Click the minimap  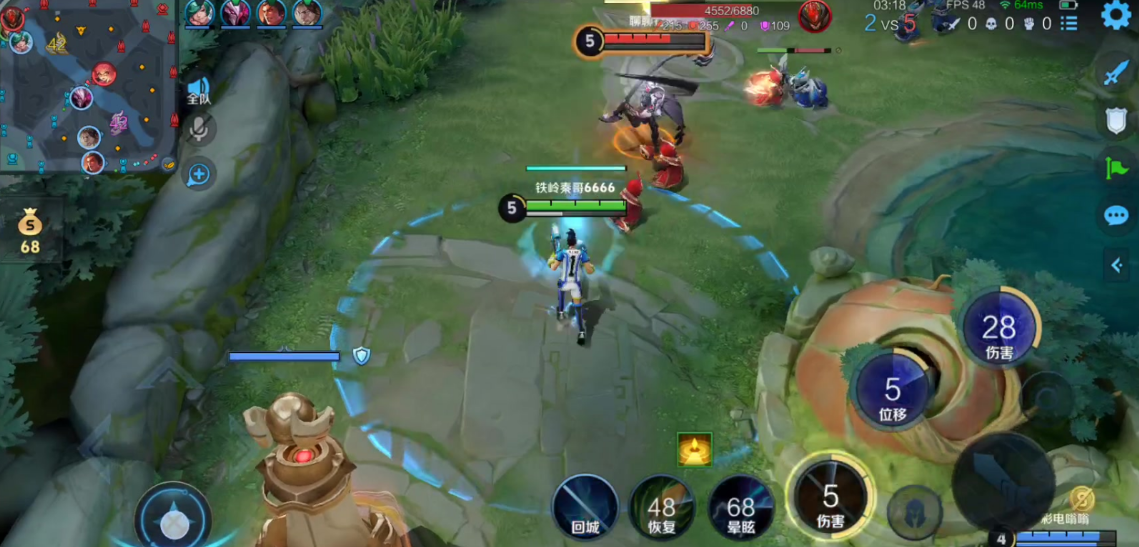(88, 86)
